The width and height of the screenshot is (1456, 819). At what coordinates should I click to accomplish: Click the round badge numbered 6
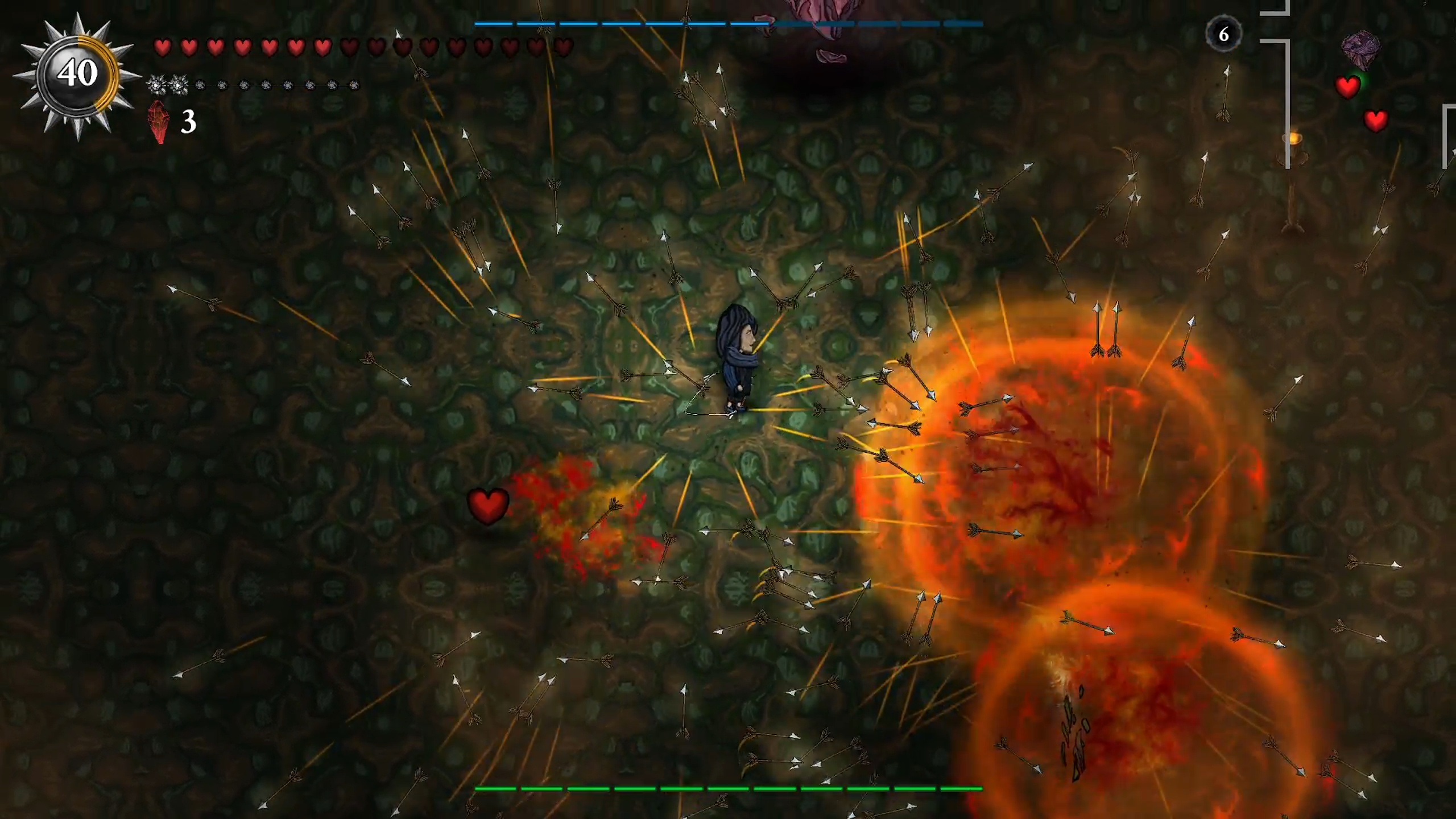tap(1223, 34)
